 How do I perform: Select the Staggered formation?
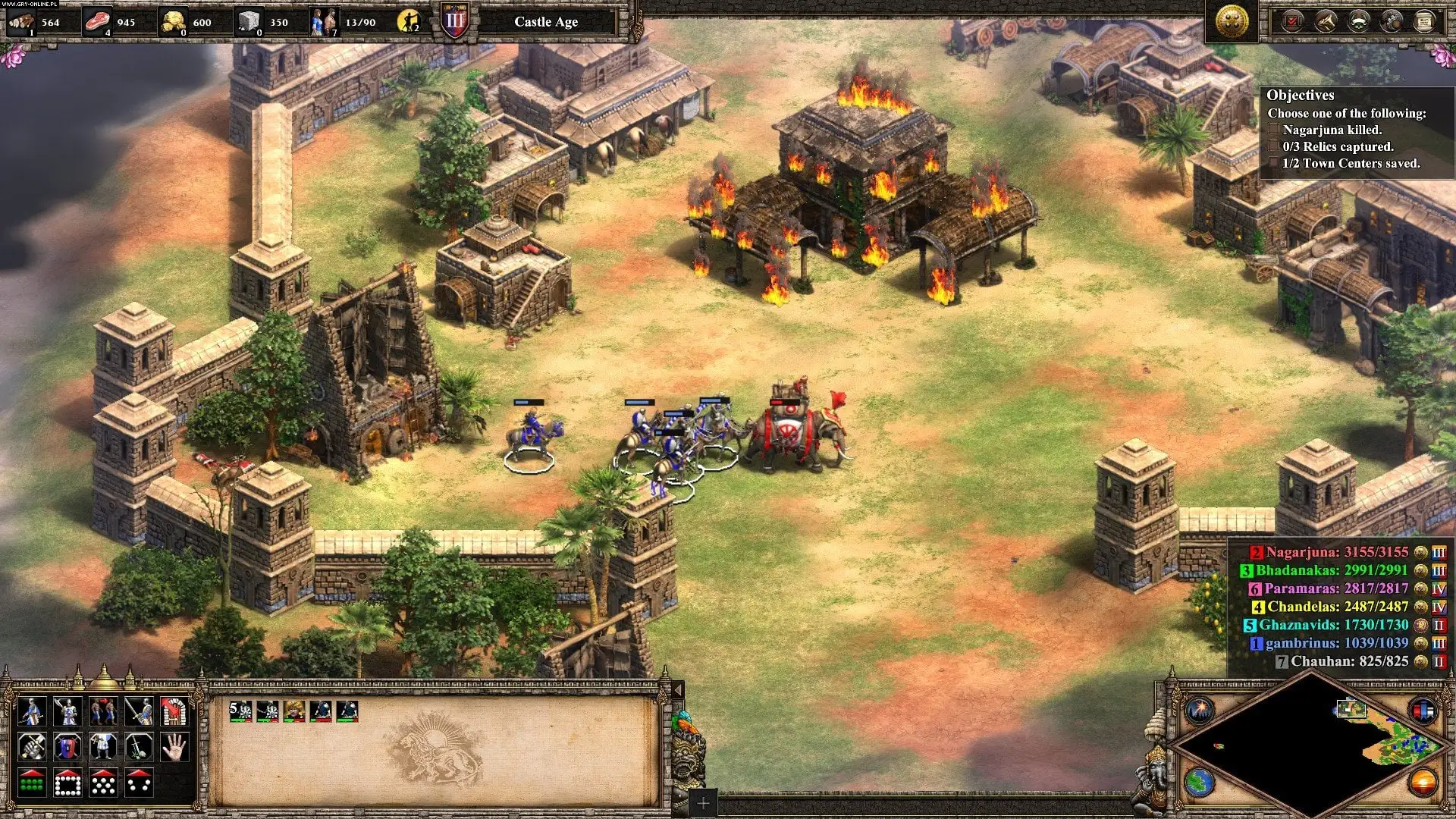(x=103, y=784)
